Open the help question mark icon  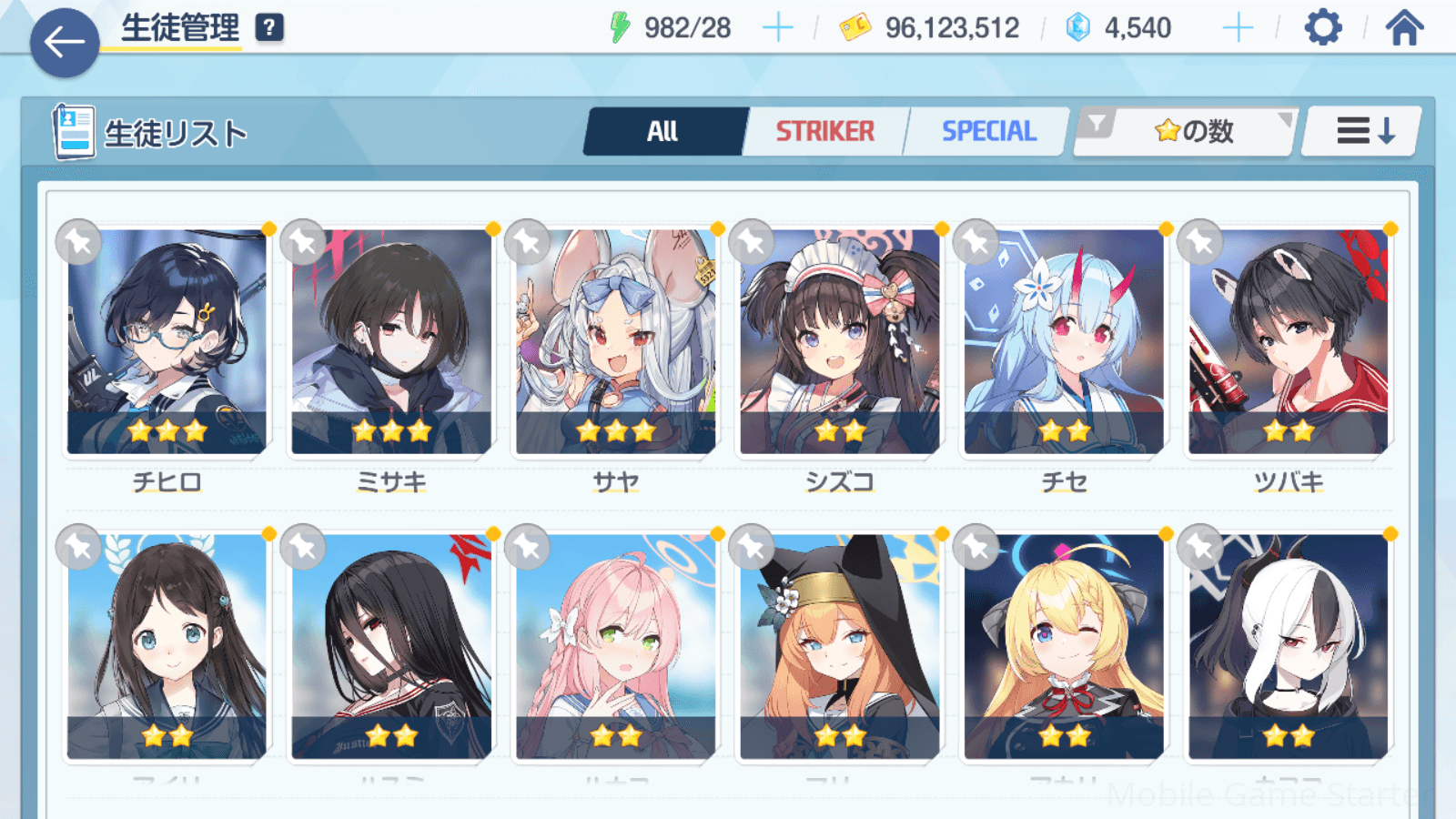269,28
